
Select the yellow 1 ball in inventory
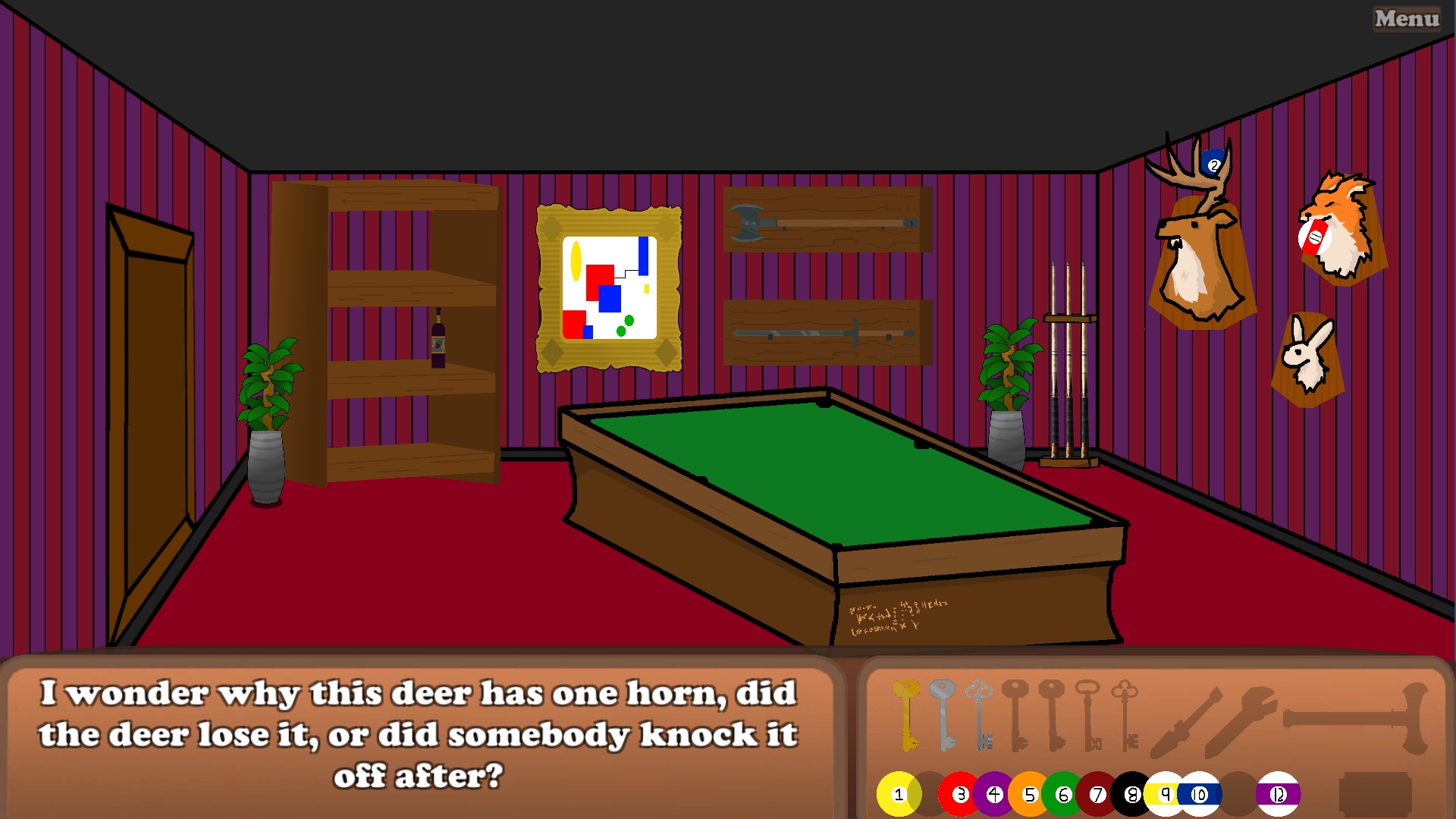[899, 795]
